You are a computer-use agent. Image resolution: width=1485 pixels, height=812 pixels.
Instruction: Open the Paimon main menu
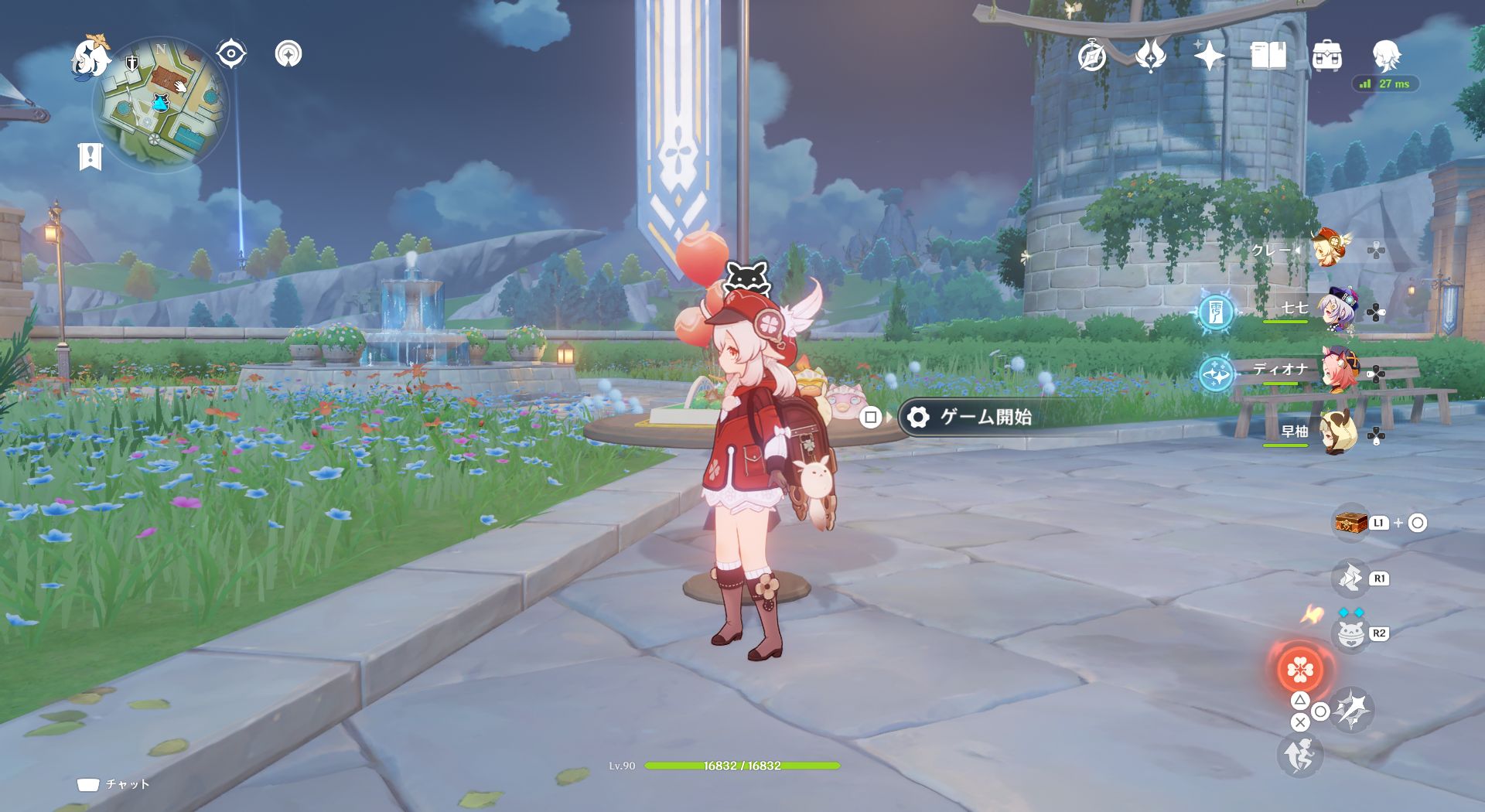click(90, 59)
